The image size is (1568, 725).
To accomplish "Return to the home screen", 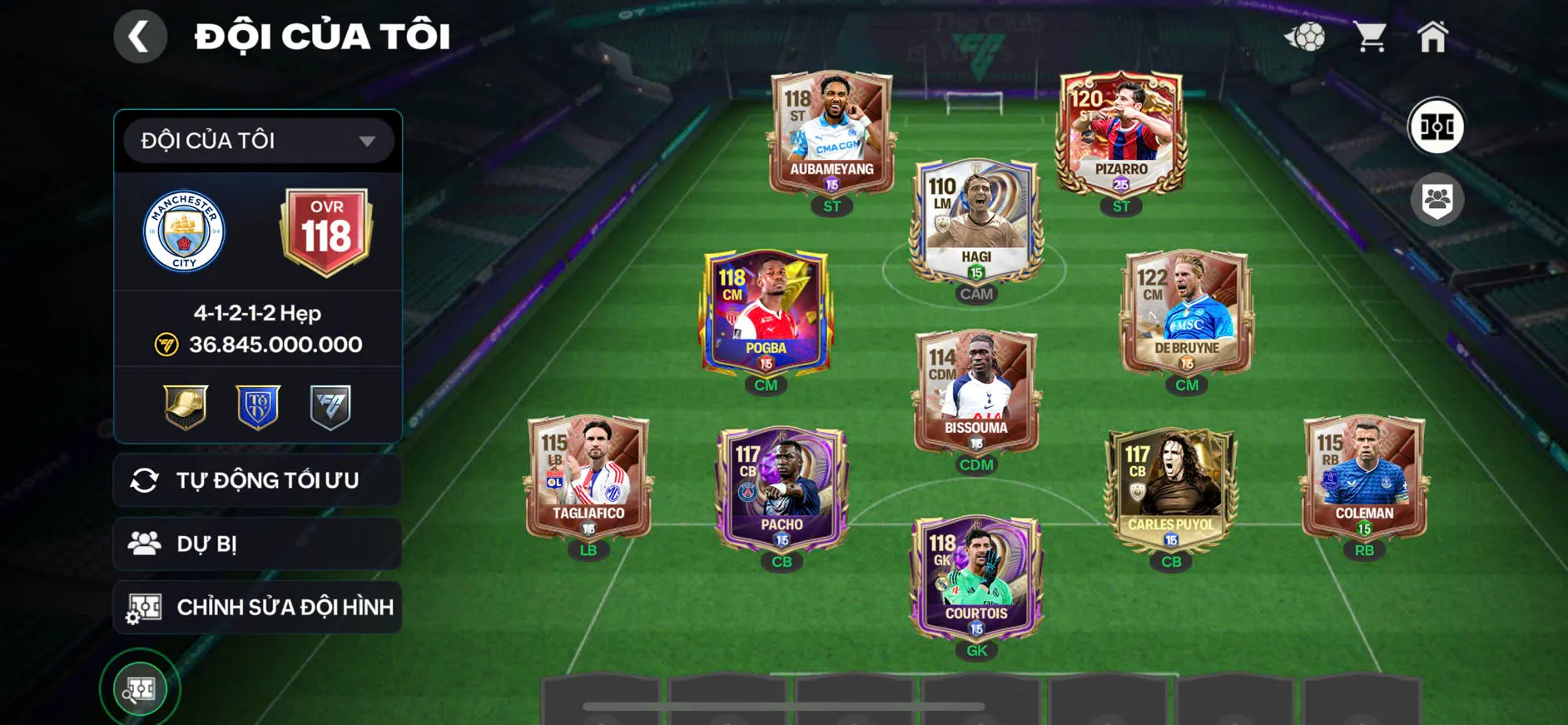I will click(x=1432, y=37).
